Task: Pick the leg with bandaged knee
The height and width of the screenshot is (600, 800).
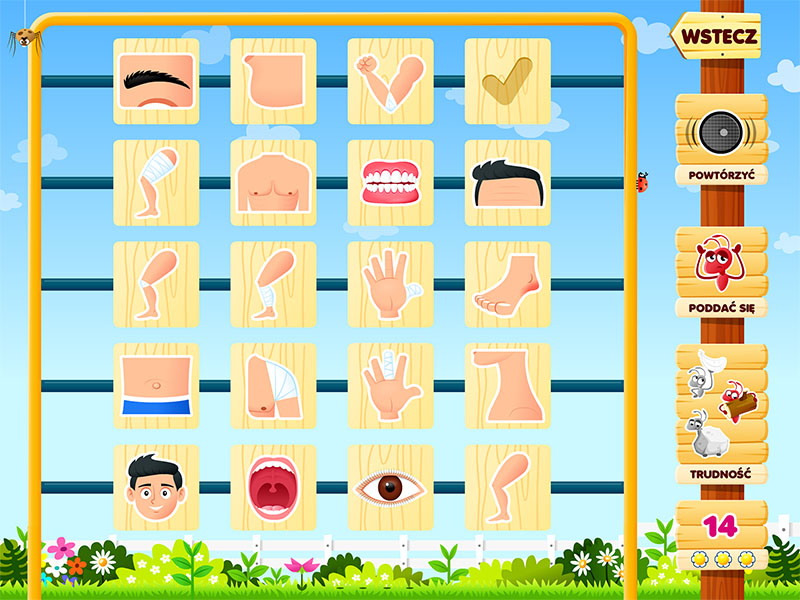Action: point(156,284)
